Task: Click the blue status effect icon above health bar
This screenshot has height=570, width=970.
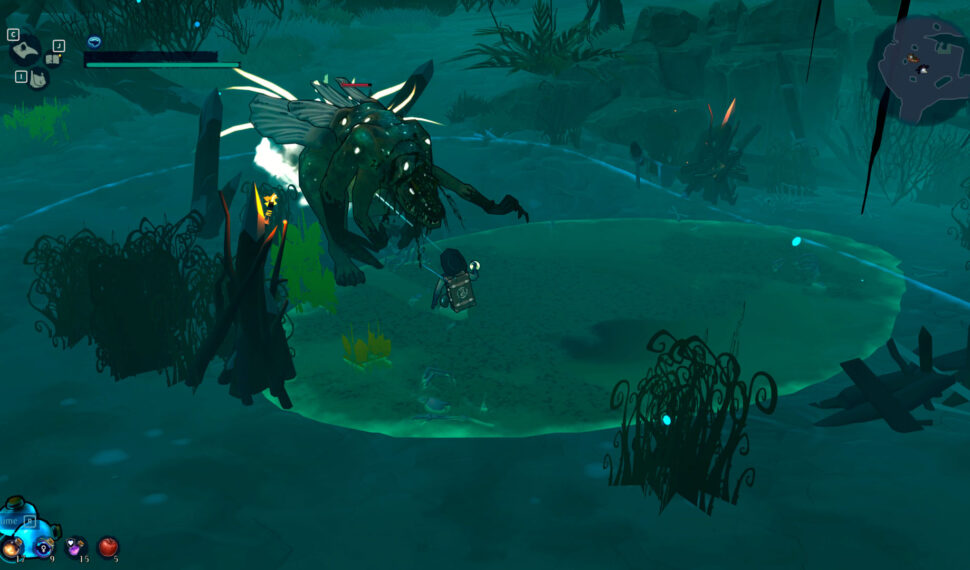Action: click(94, 42)
